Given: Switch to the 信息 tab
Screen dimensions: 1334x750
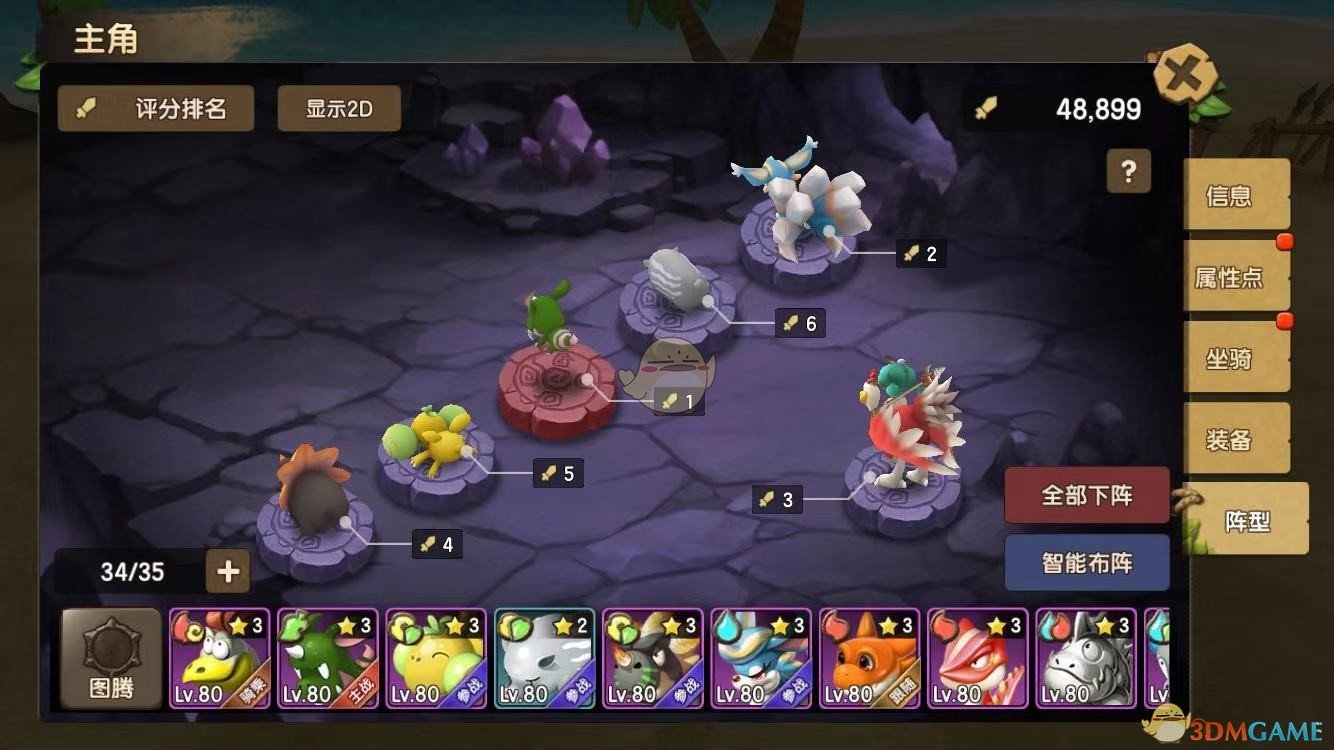Looking at the screenshot, I should point(1235,196).
